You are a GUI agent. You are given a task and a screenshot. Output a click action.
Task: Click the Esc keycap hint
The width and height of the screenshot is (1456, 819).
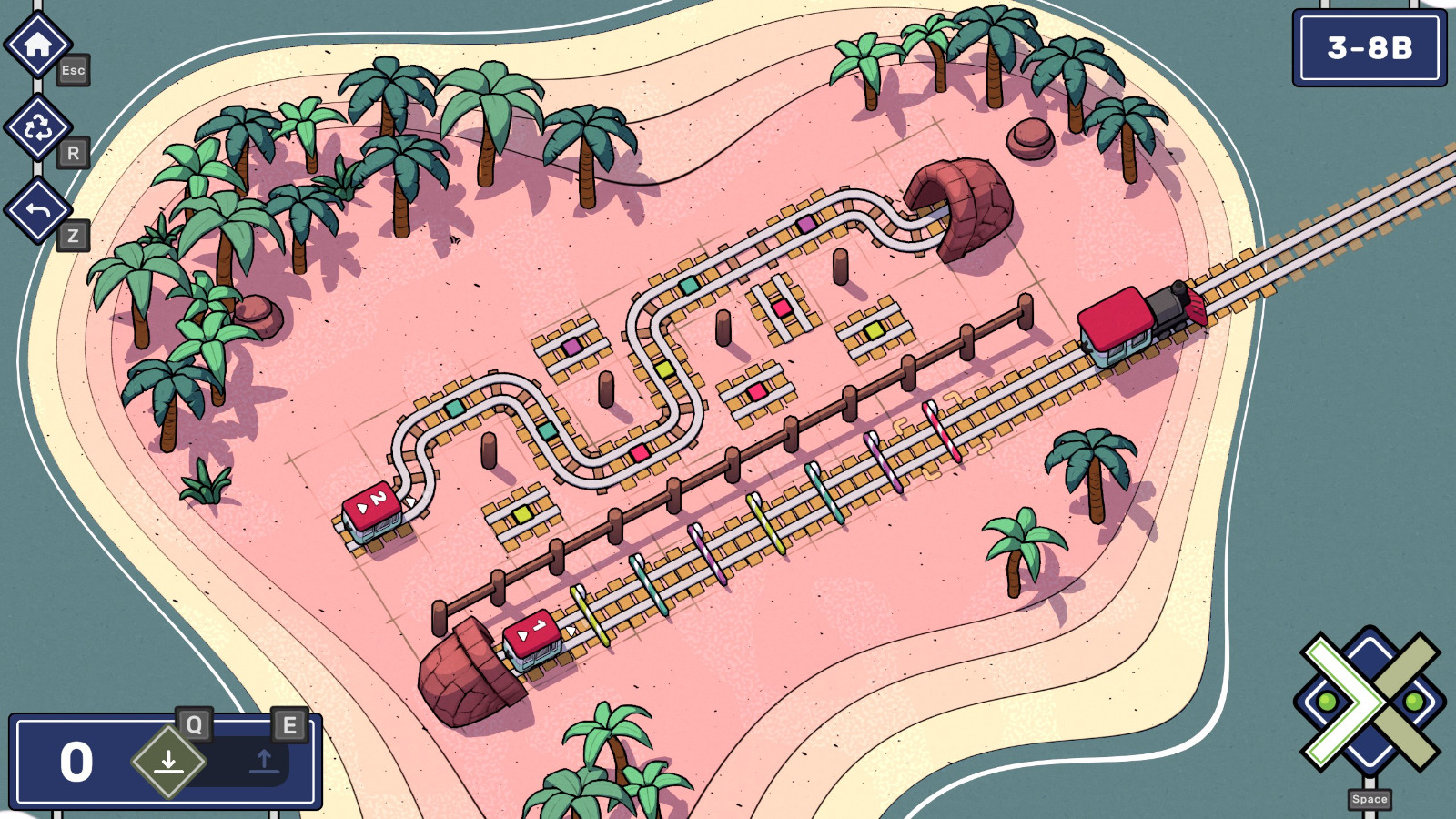(x=73, y=70)
